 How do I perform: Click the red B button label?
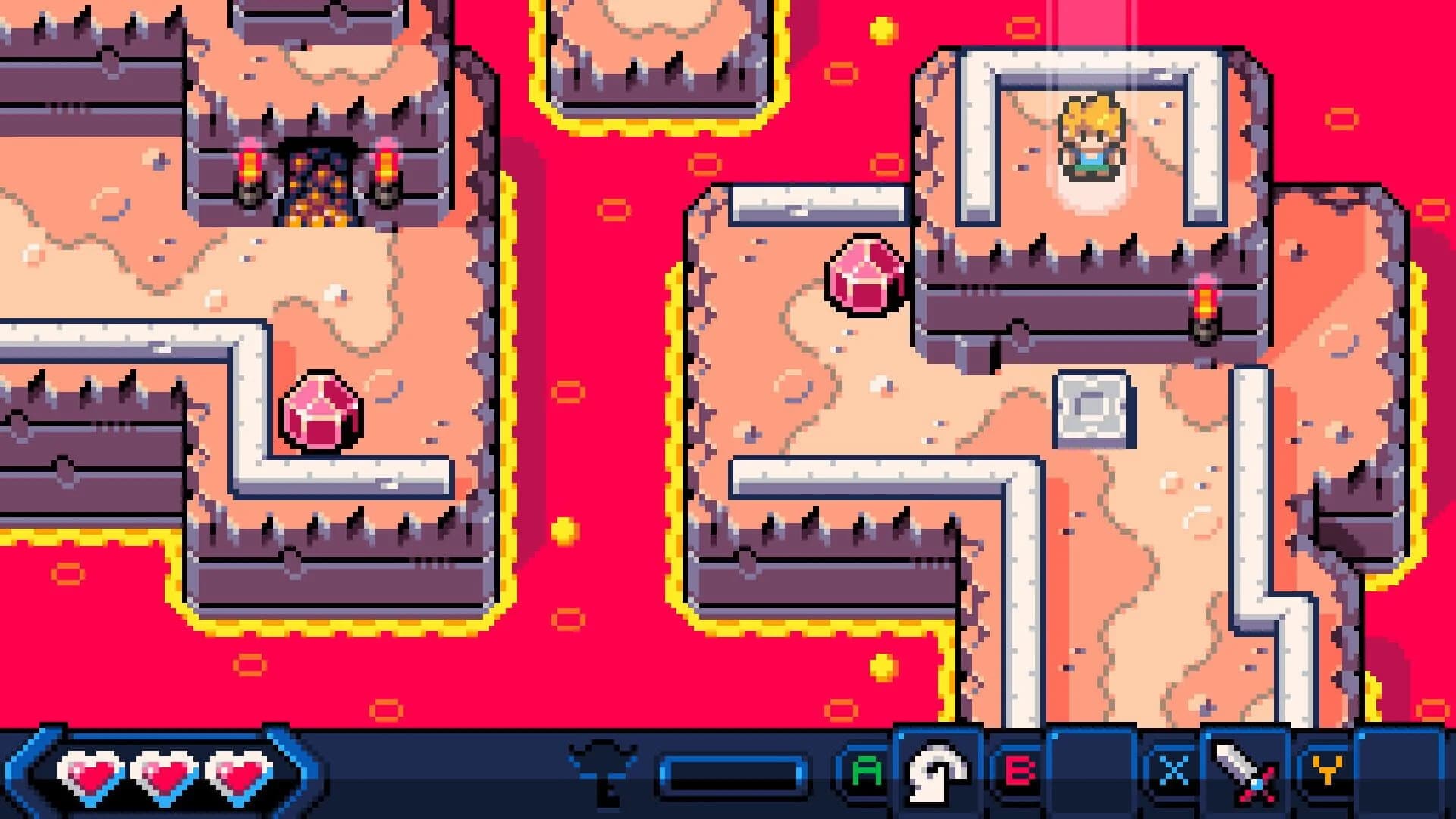click(x=1021, y=770)
